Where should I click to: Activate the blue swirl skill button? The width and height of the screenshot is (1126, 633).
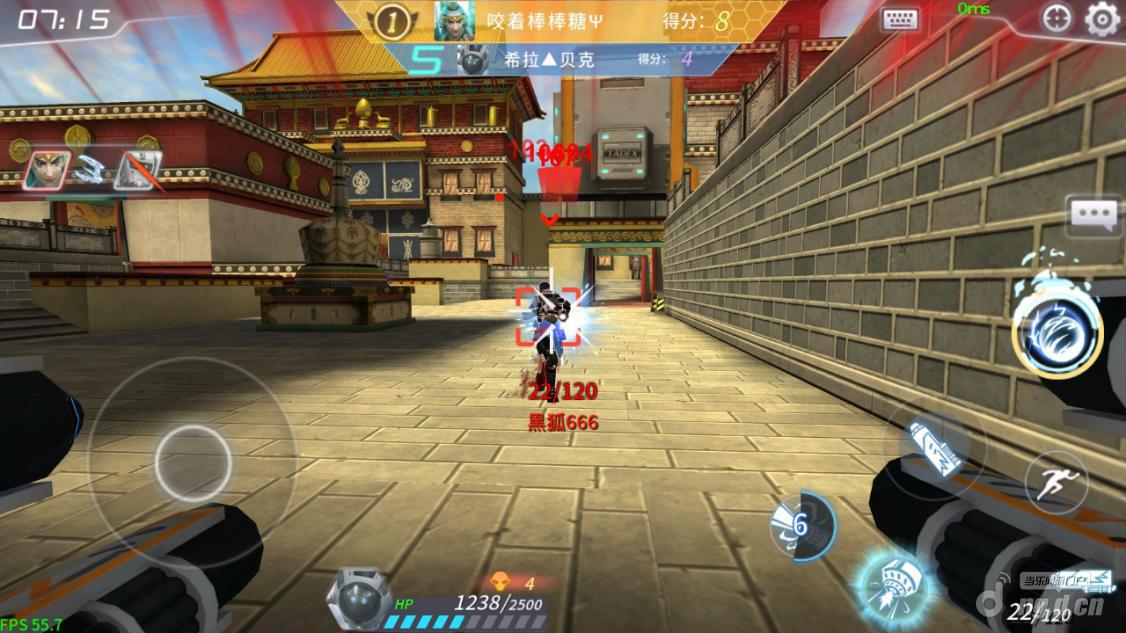[x=1057, y=330]
